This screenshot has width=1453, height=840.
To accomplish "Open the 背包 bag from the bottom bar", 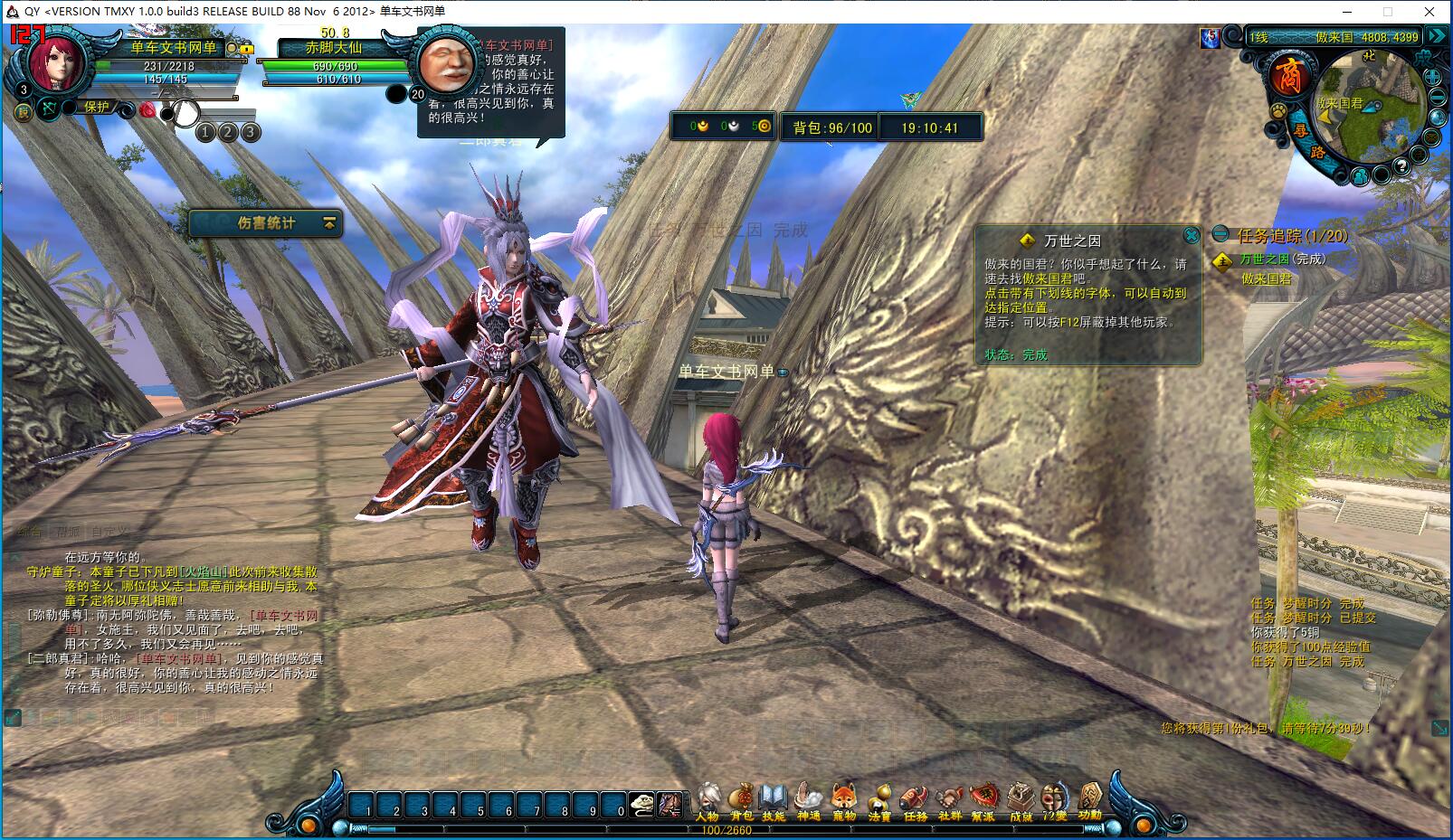I will coord(741,800).
